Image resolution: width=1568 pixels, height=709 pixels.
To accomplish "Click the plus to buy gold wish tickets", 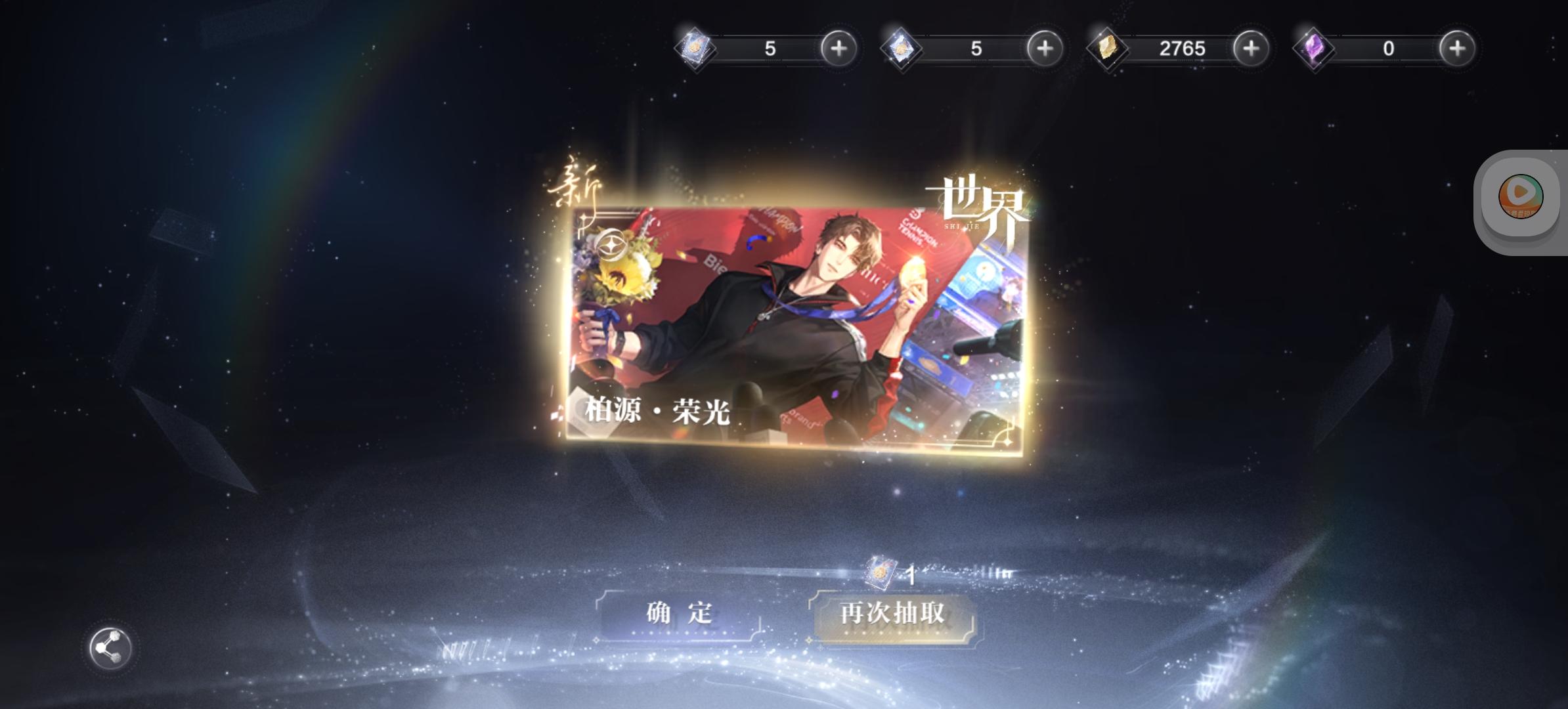I will tap(838, 47).
